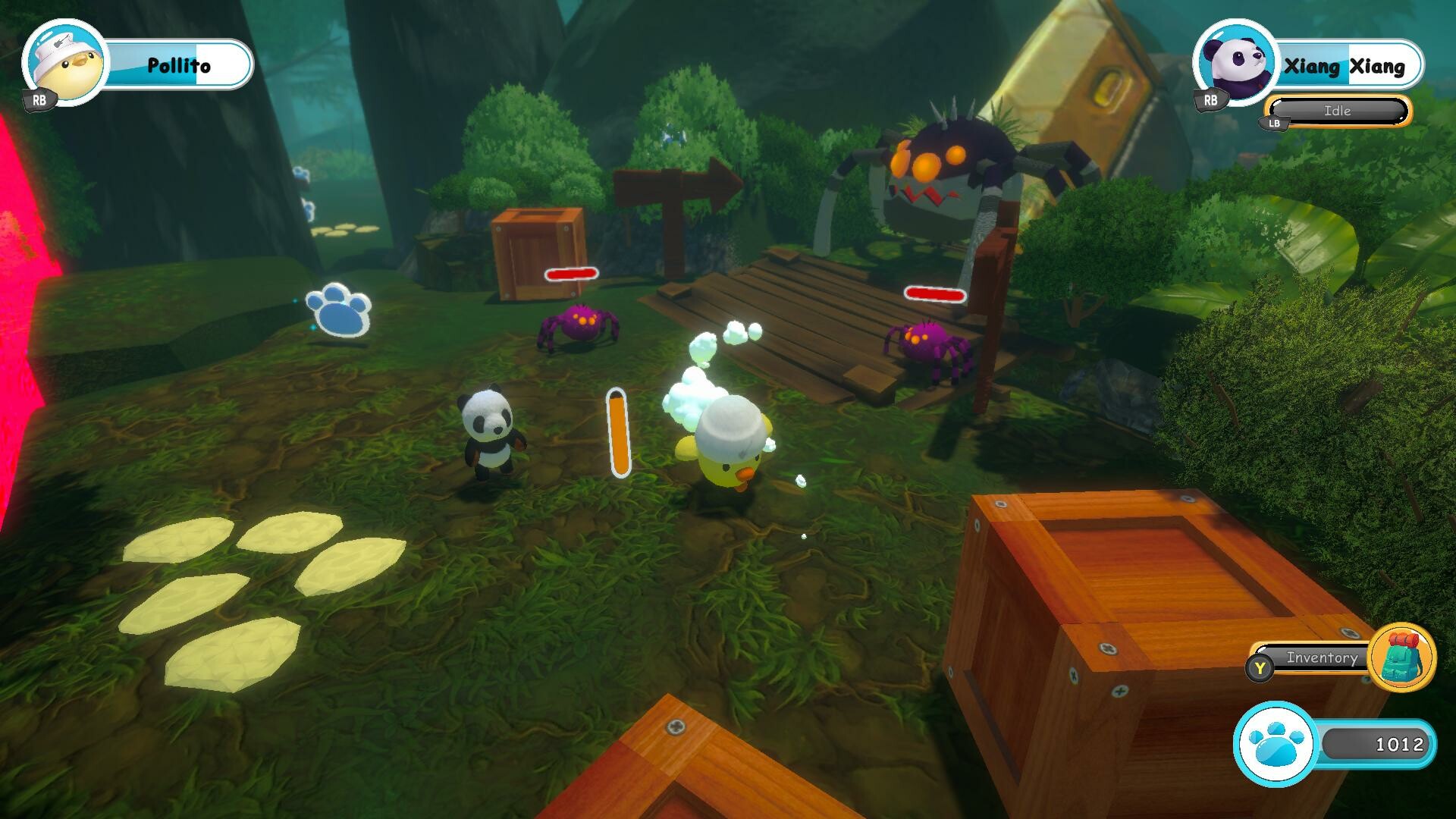
Task: Select the Xiang Xiang nameplate tab
Action: [x=1346, y=65]
